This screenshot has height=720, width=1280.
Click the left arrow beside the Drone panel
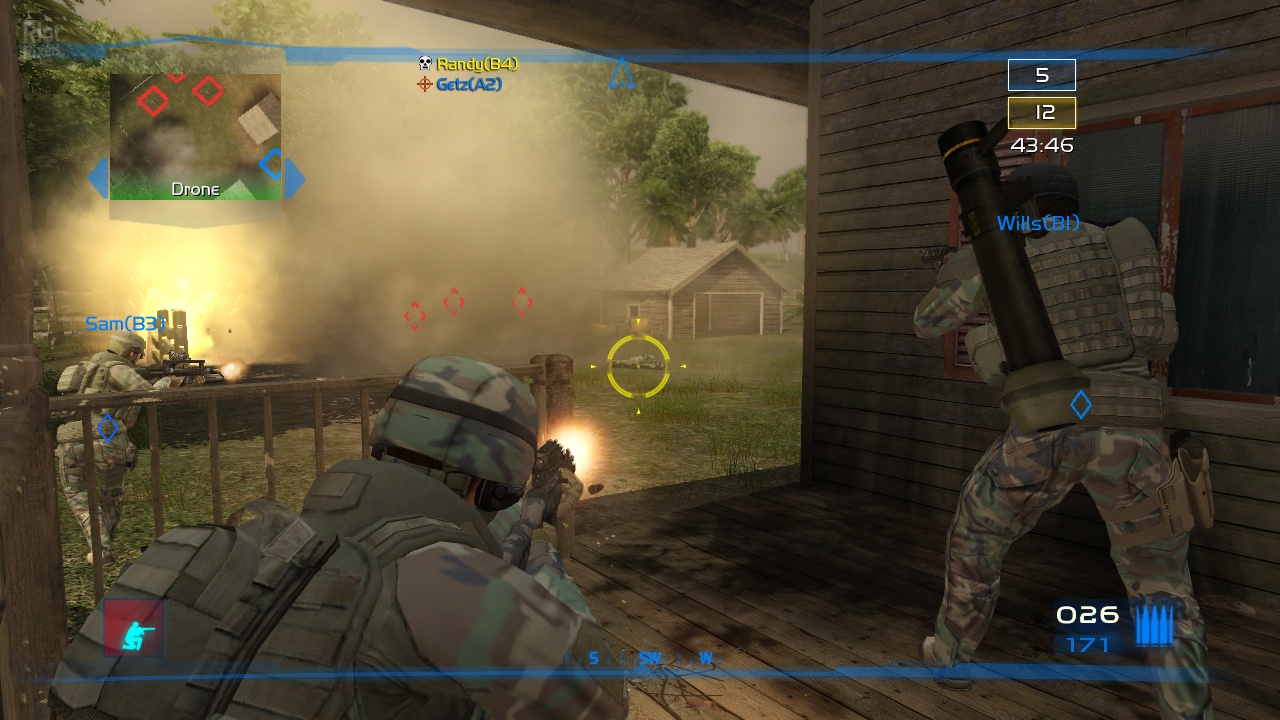(98, 179)
